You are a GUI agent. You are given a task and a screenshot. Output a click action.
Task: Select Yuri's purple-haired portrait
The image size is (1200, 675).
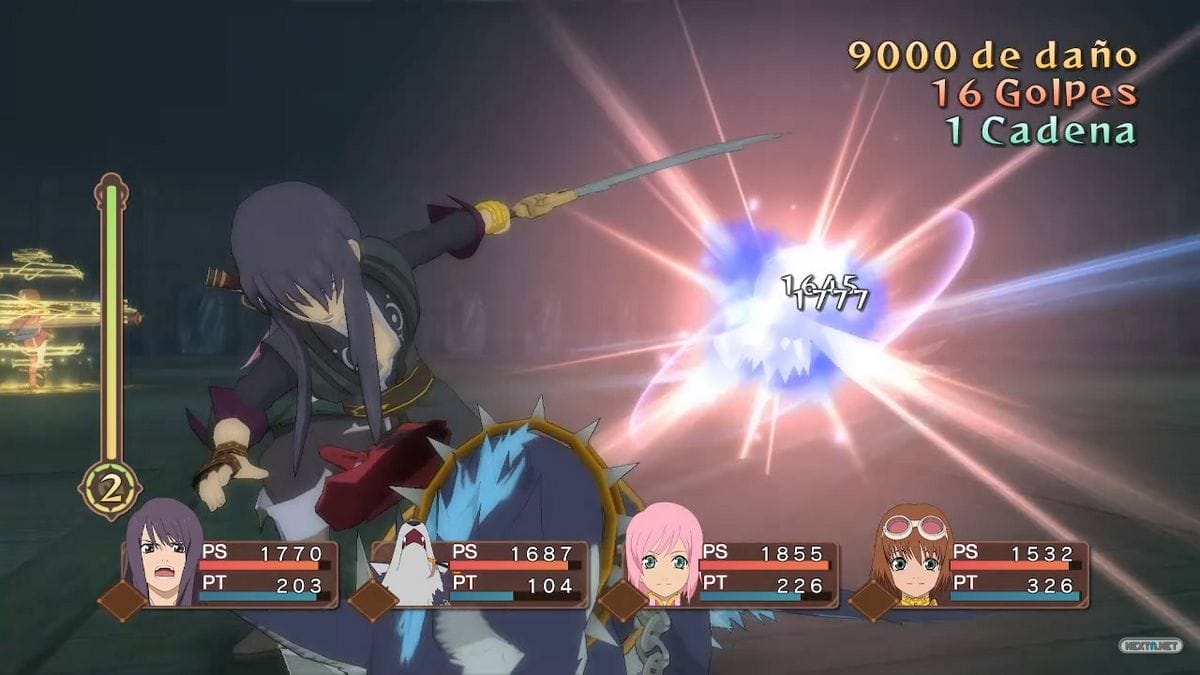[162, 554]
